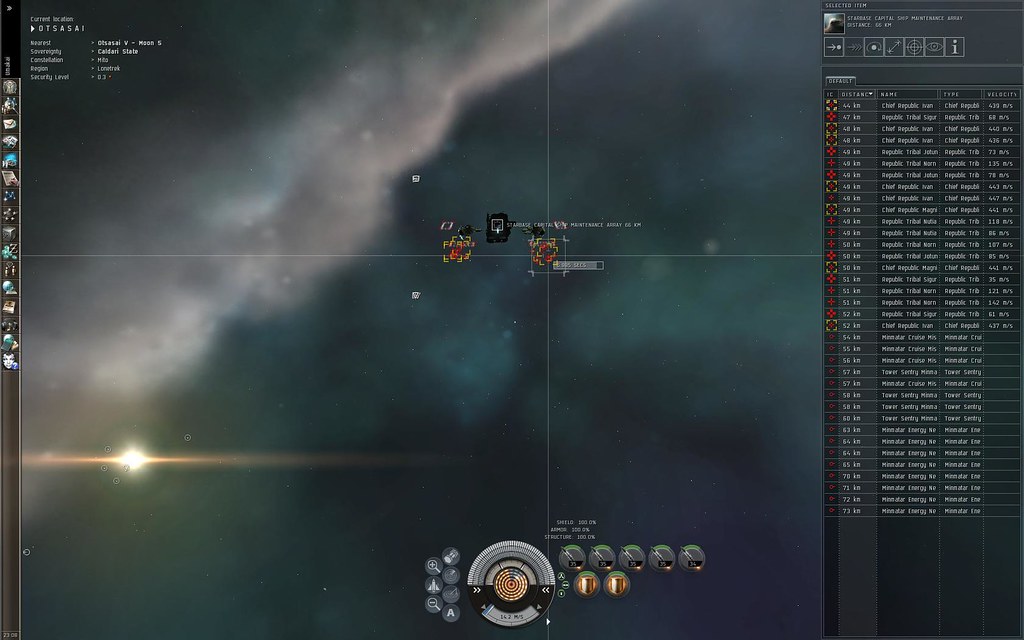The image size is (1024, 640).
Task: Keep at range from selected item
Action: click(894, 47)
